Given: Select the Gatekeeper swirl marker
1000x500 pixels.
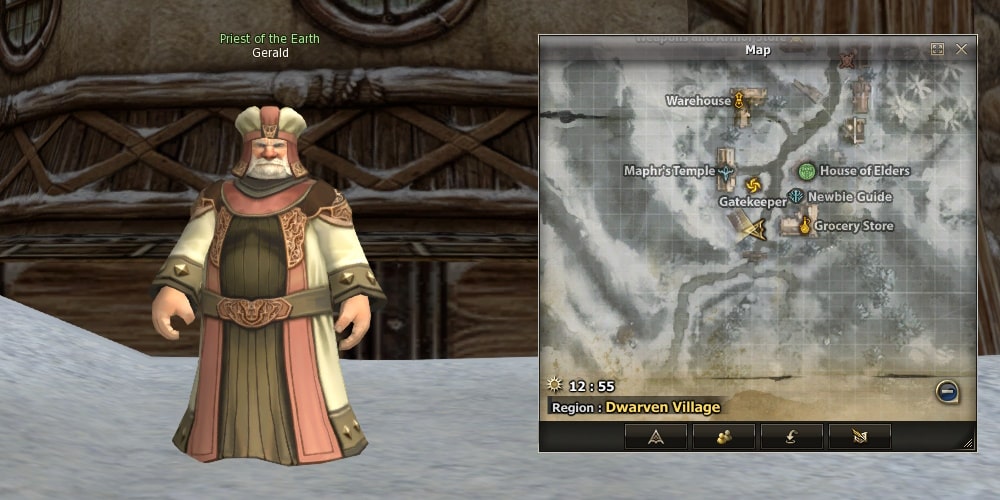Looking at the screenshot, I should point(752,187).
